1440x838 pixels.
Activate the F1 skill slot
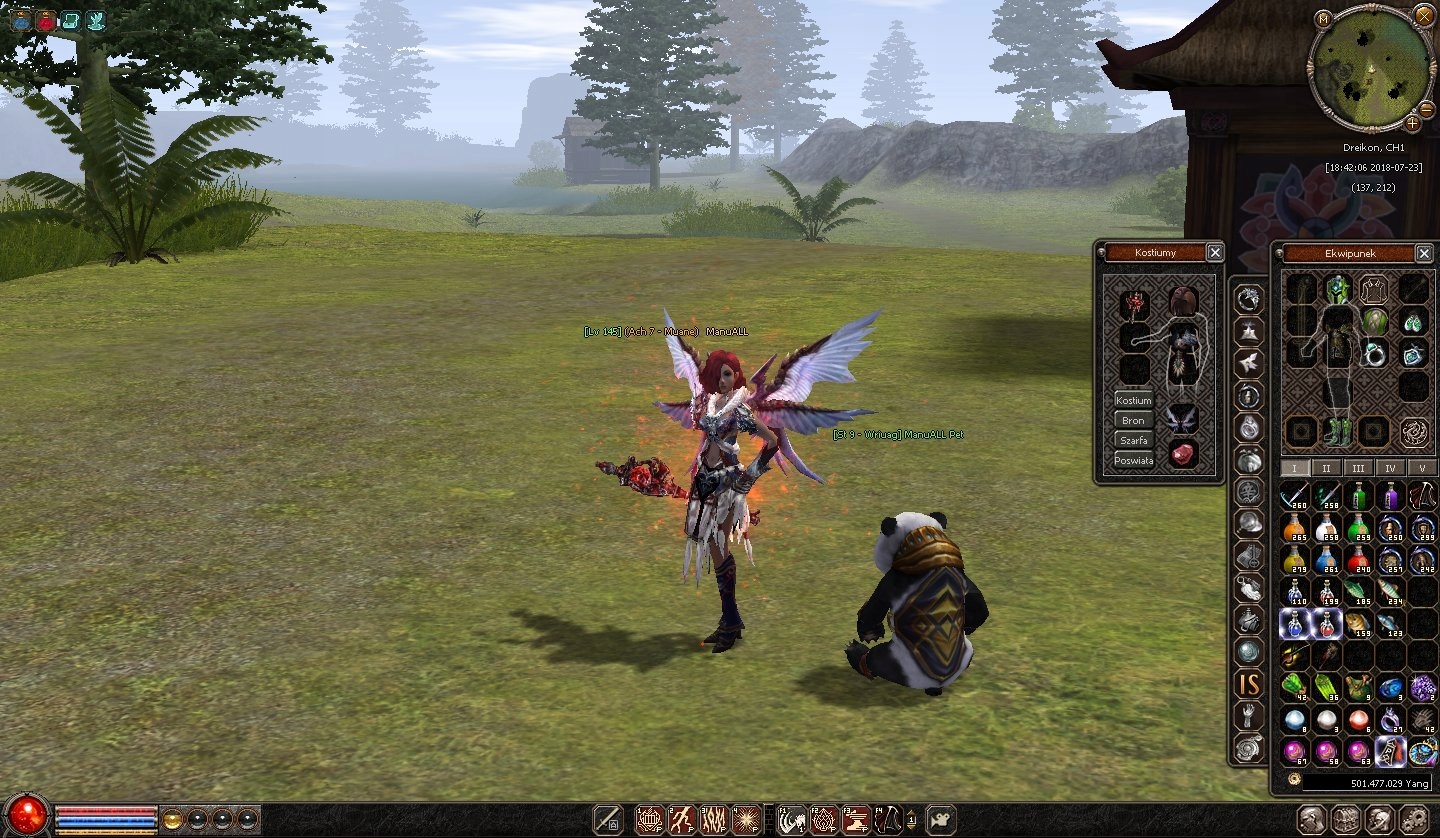click(x=791, y=820)
